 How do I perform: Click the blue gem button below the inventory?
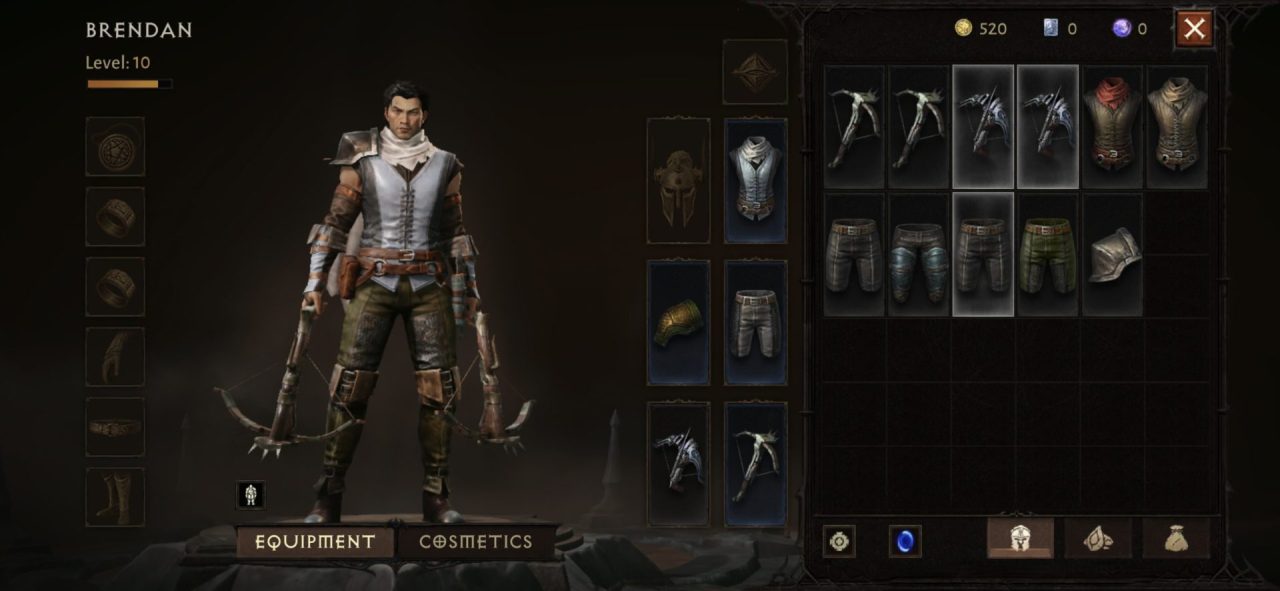point(905,541)
